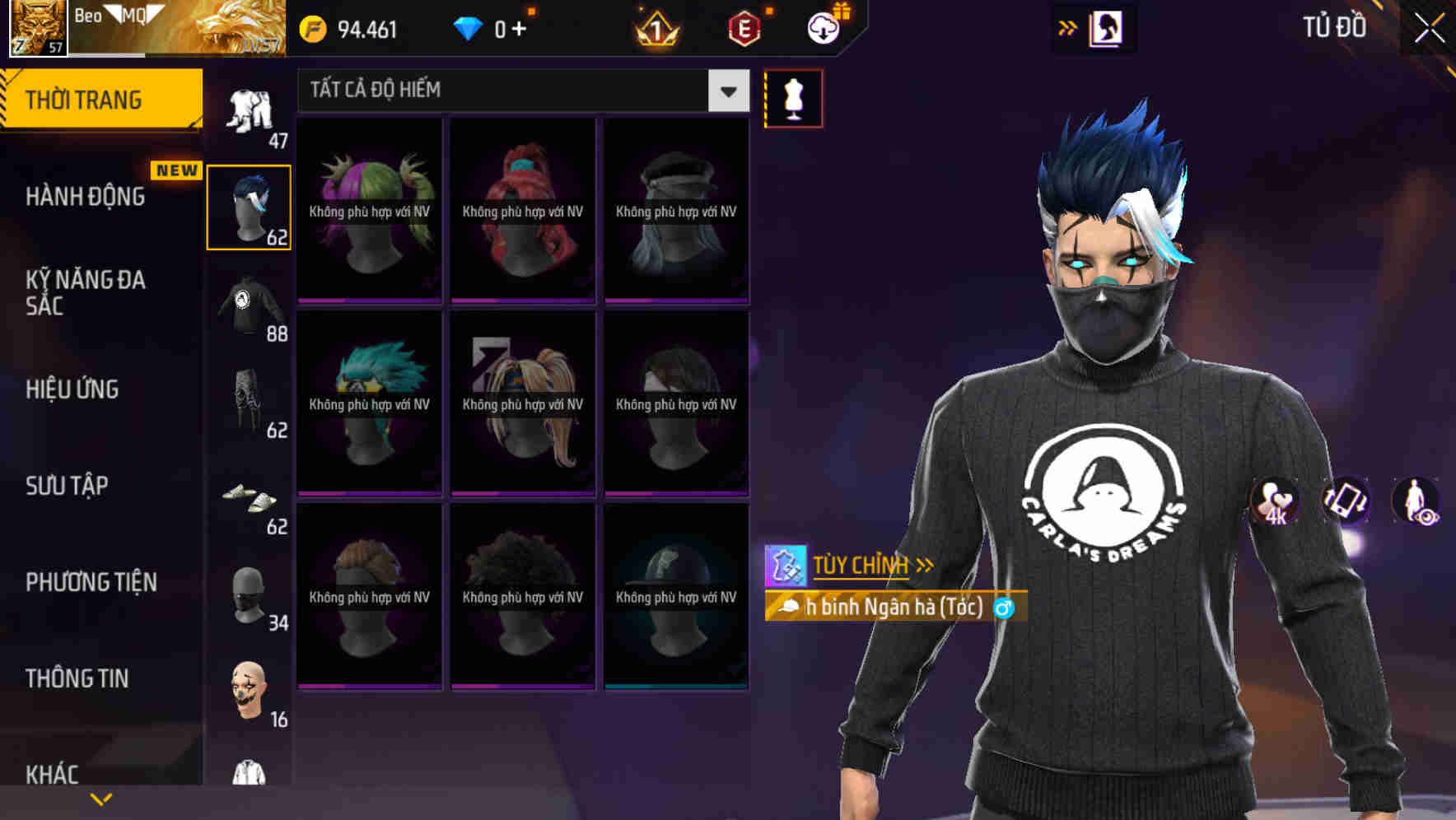Select the mannequin preview icon
This screenshot has width=1456, height=820.
[x=793, y=97]
